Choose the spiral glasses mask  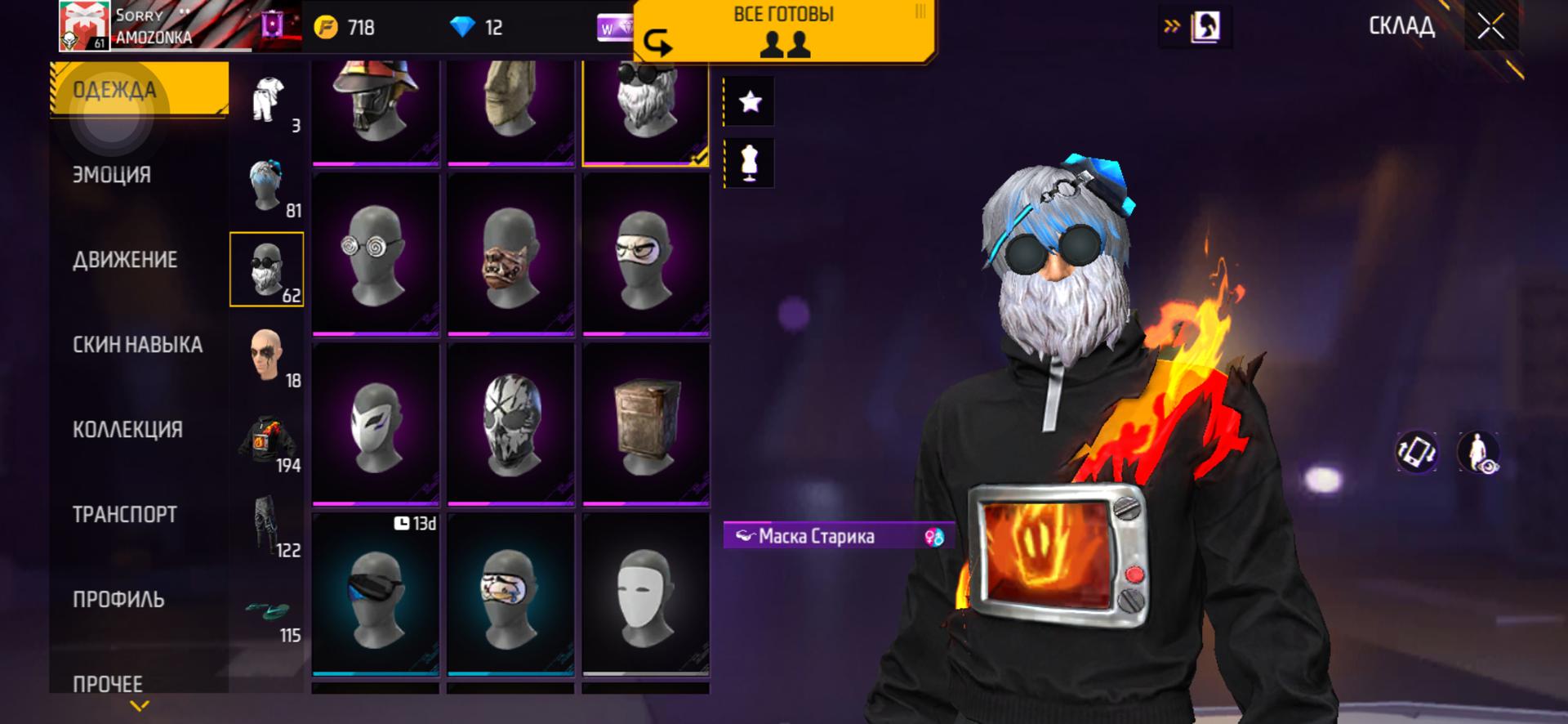[376, 253]
